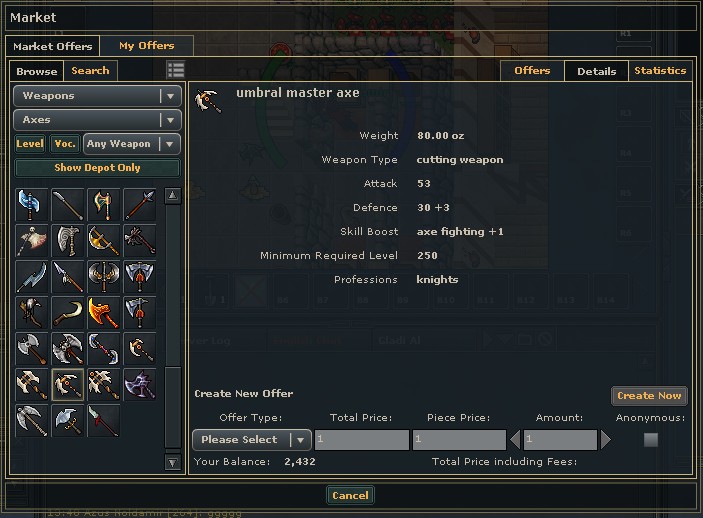Toggle the Level filter button
The image size is (703, 518).
pyautogui.click(x=30, y=144)
